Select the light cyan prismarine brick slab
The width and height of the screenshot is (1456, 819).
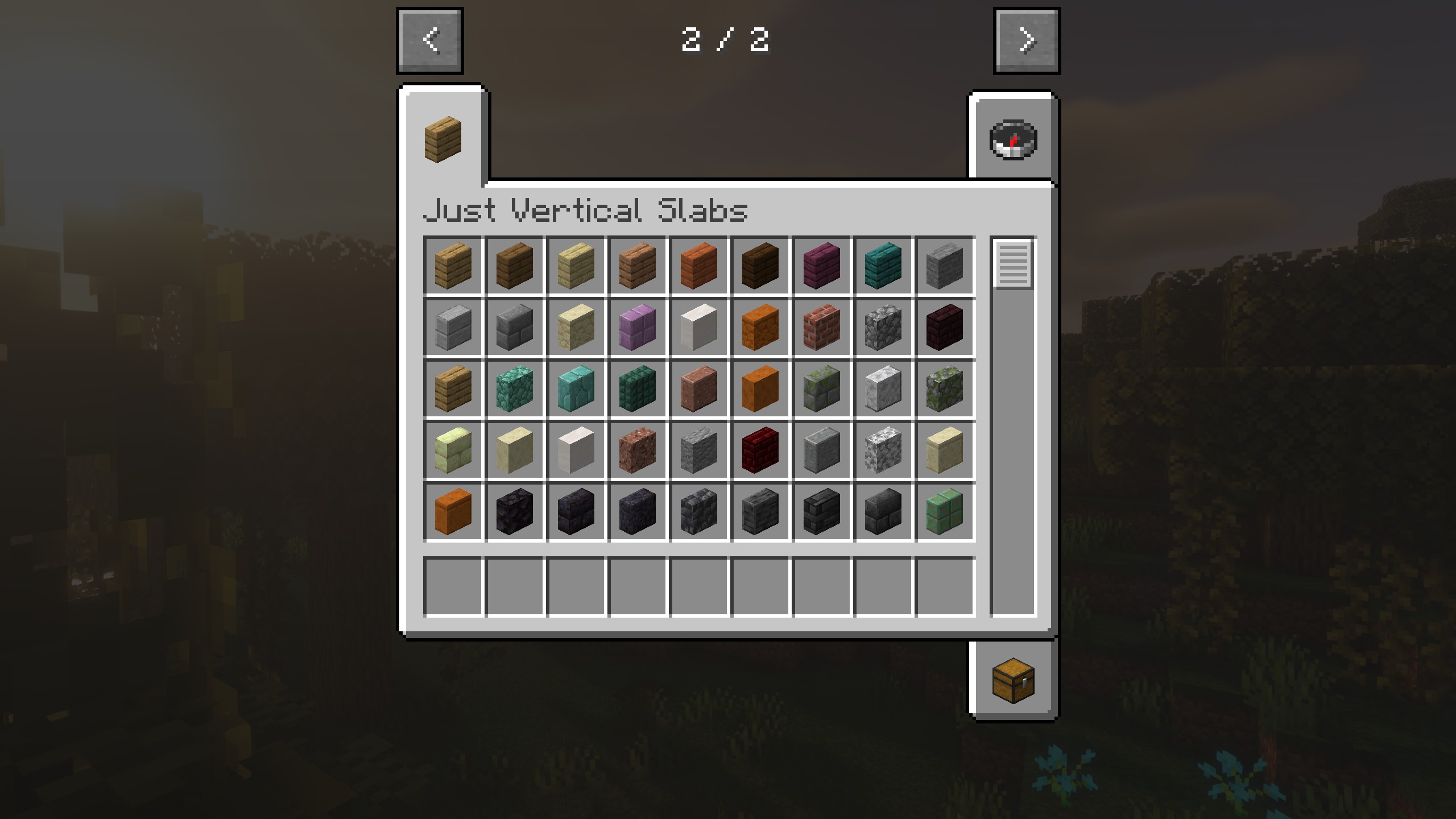[x=576, y=388]
